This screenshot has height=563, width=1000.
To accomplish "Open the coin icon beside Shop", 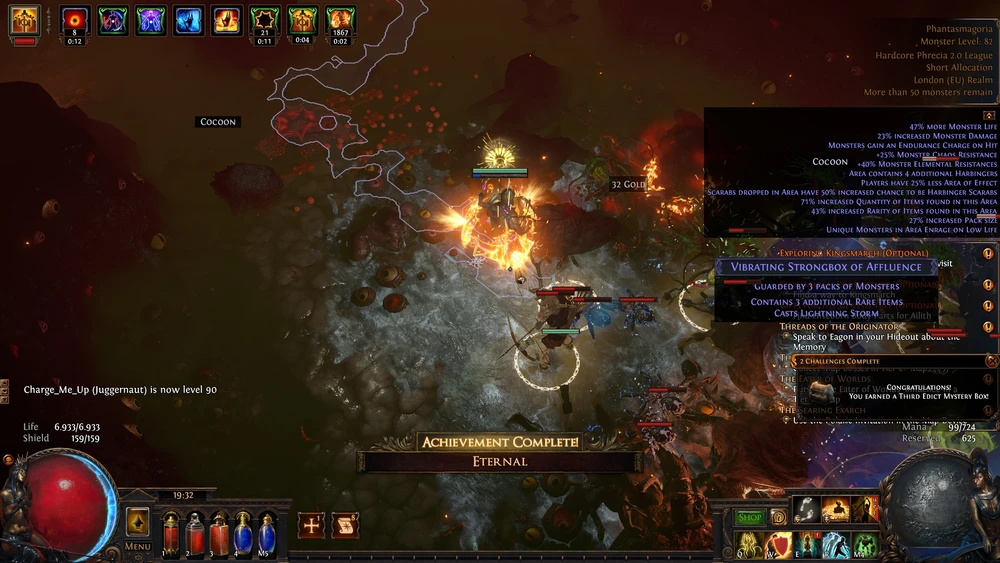I will (777, 518).
